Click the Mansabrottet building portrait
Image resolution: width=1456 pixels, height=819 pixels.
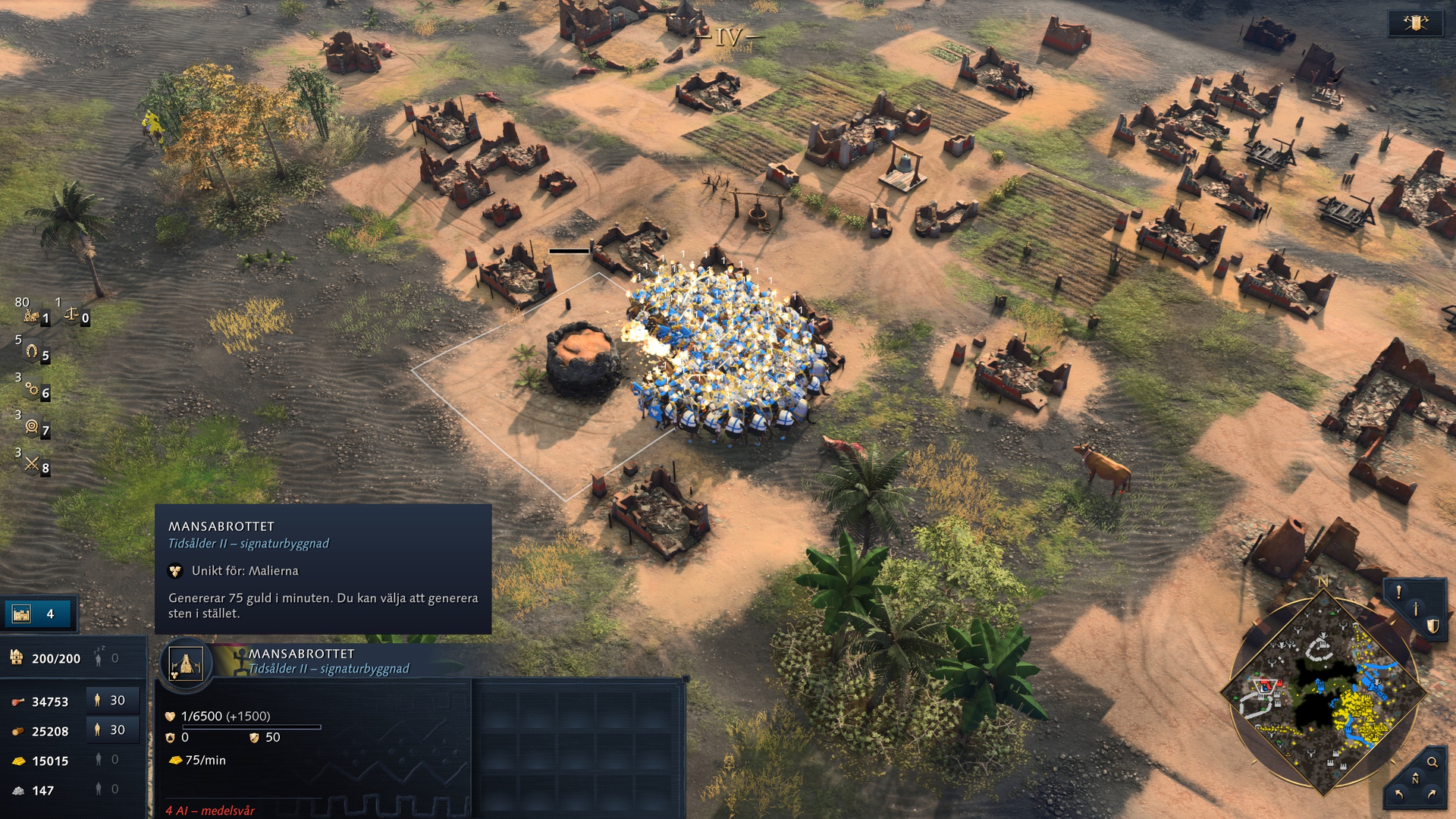tap(186, 664)
